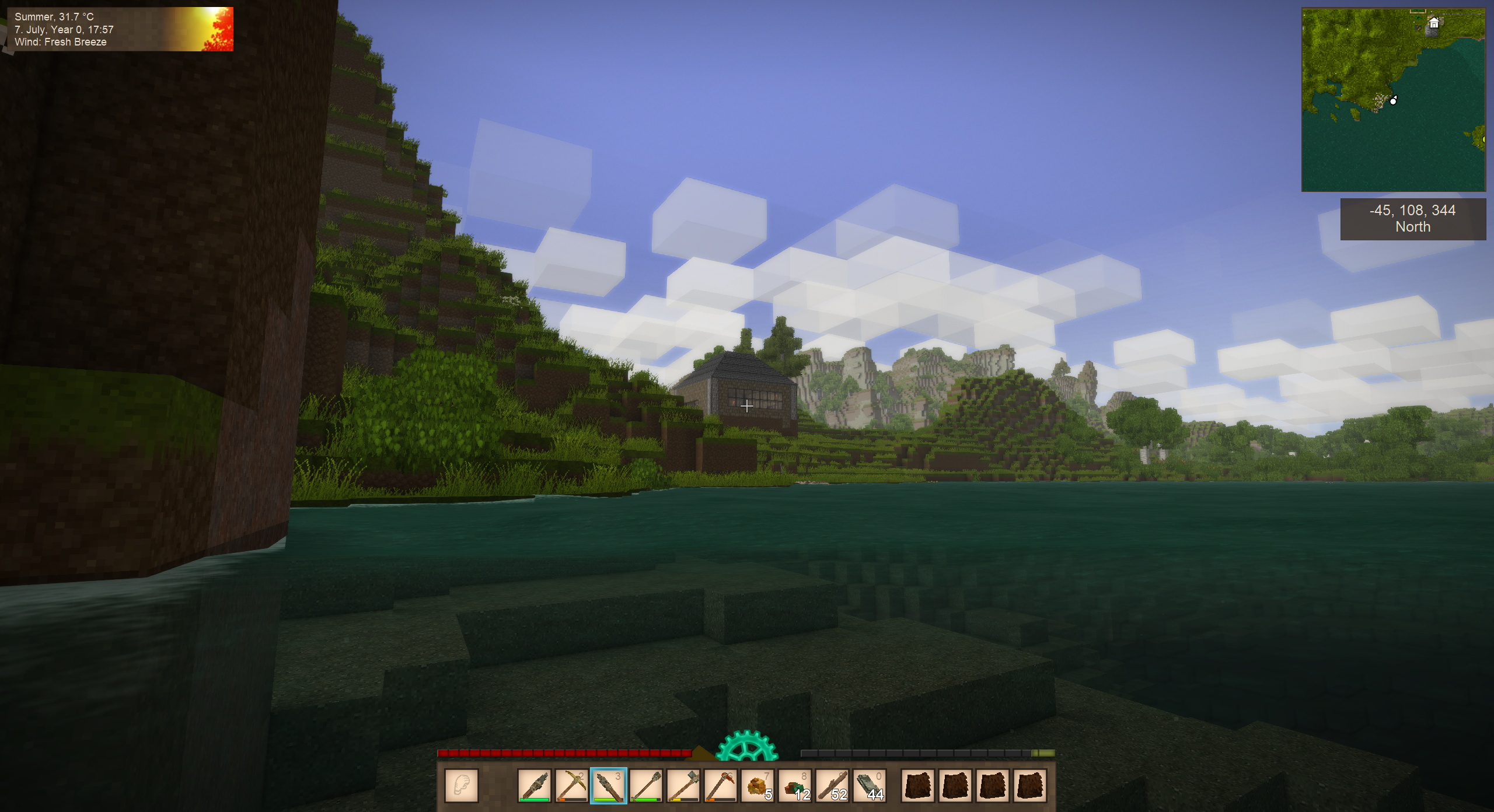Click the empty off-hand slot
The width and height of the screenshot is (1494, 812).
461,785
